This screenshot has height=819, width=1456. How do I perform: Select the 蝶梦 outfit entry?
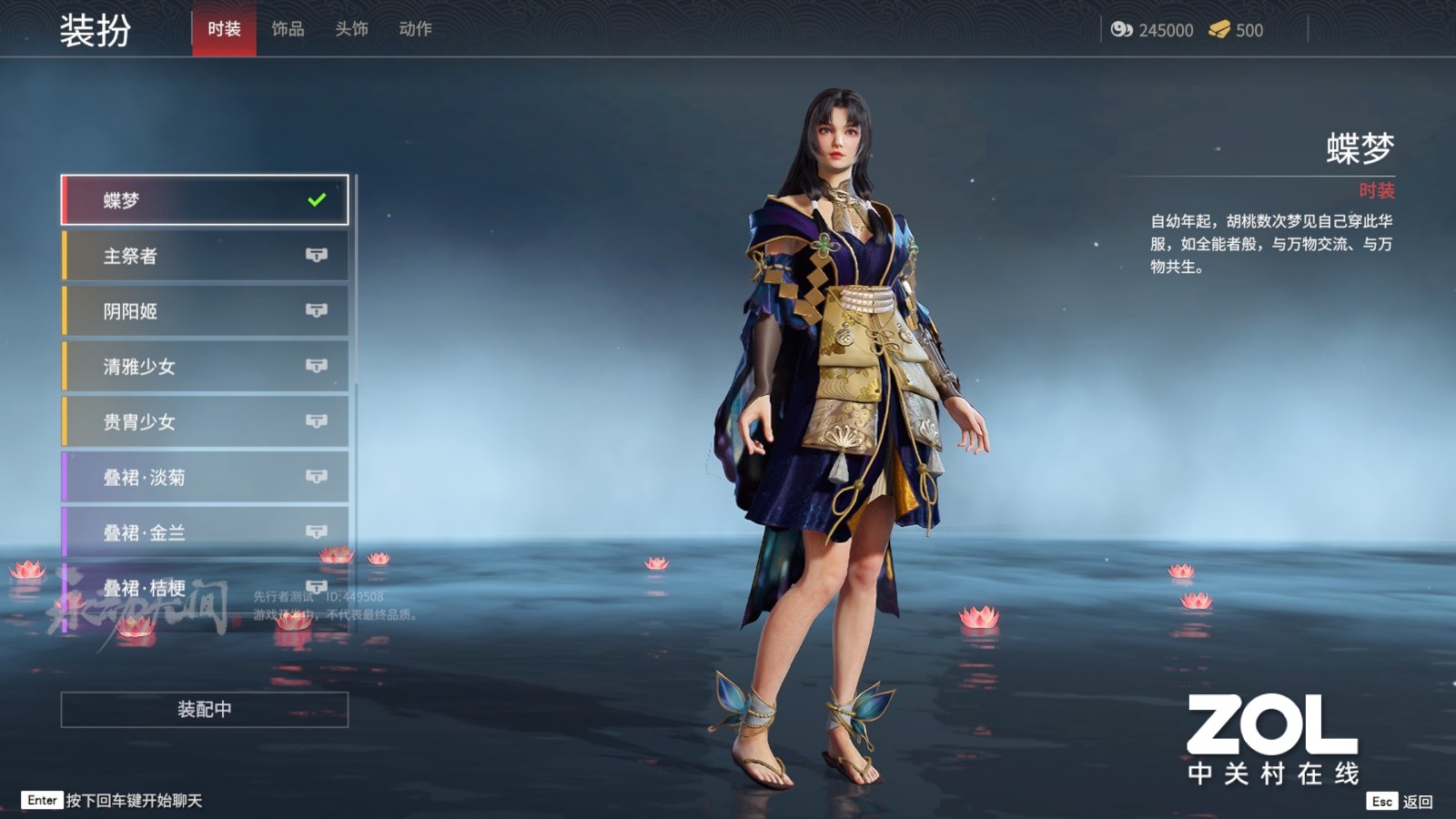(205, 200)
